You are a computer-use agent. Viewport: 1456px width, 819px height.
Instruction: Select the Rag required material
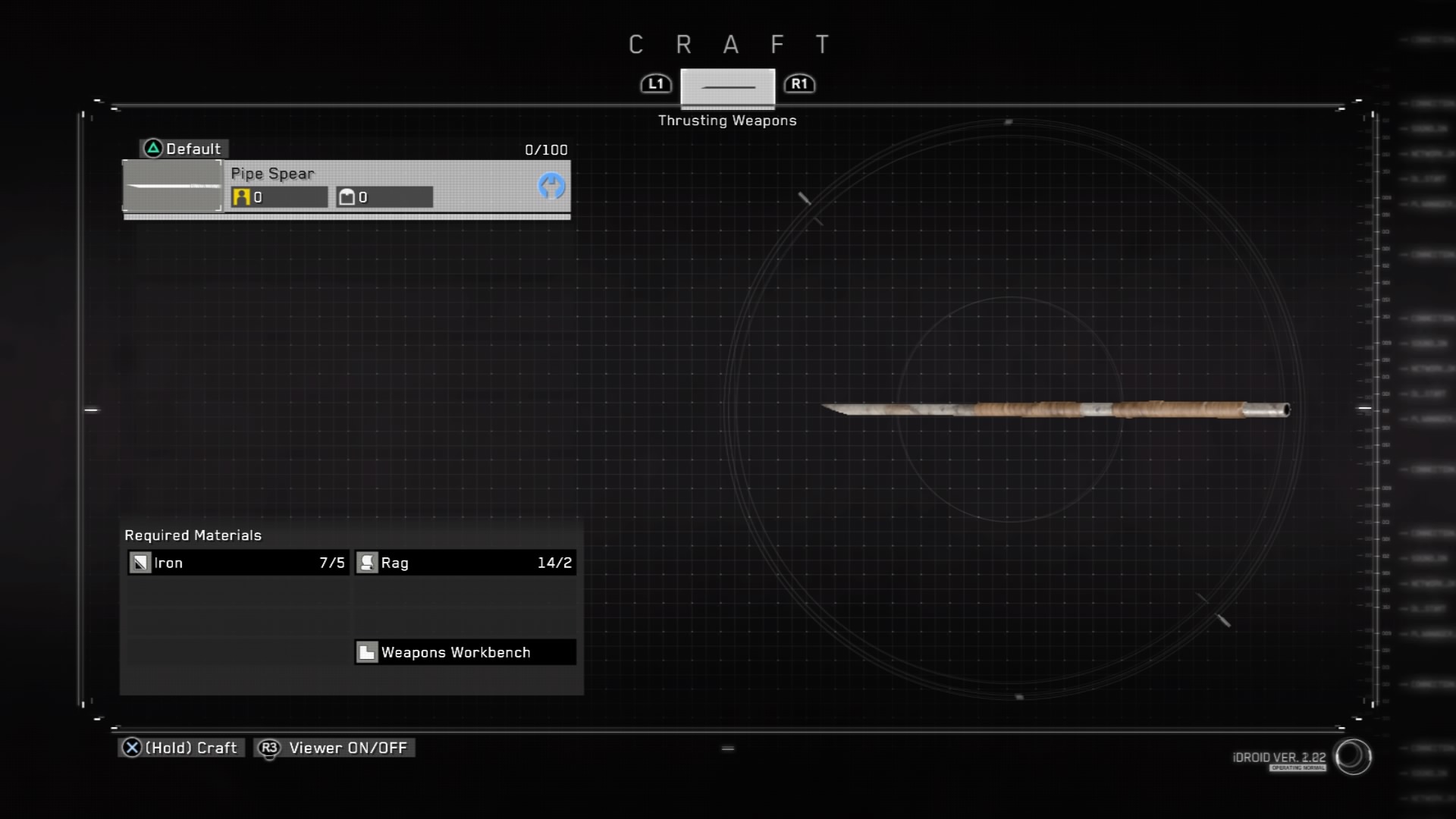465,563
